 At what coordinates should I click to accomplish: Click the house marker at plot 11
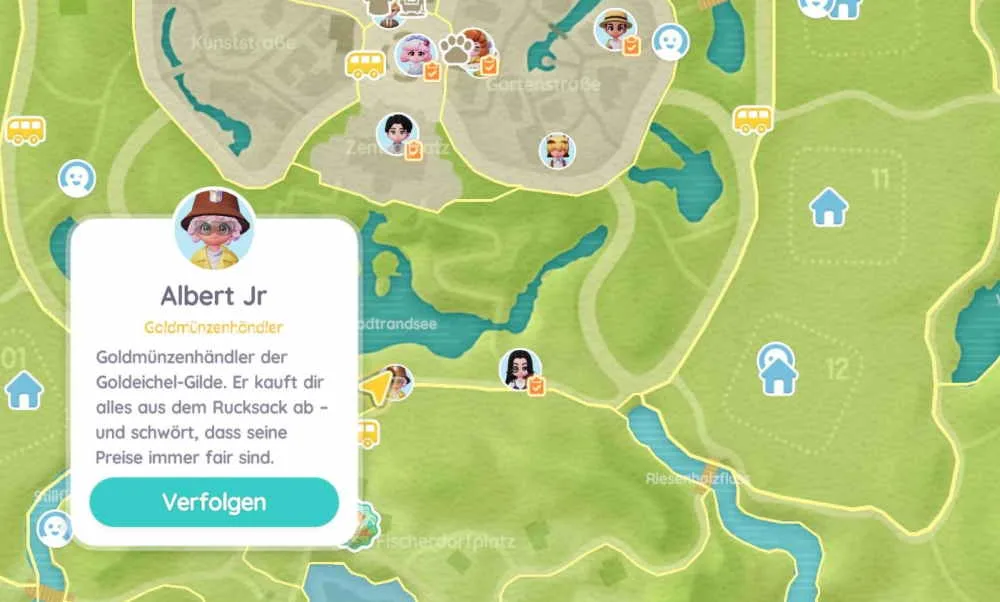tap(828, 208)
